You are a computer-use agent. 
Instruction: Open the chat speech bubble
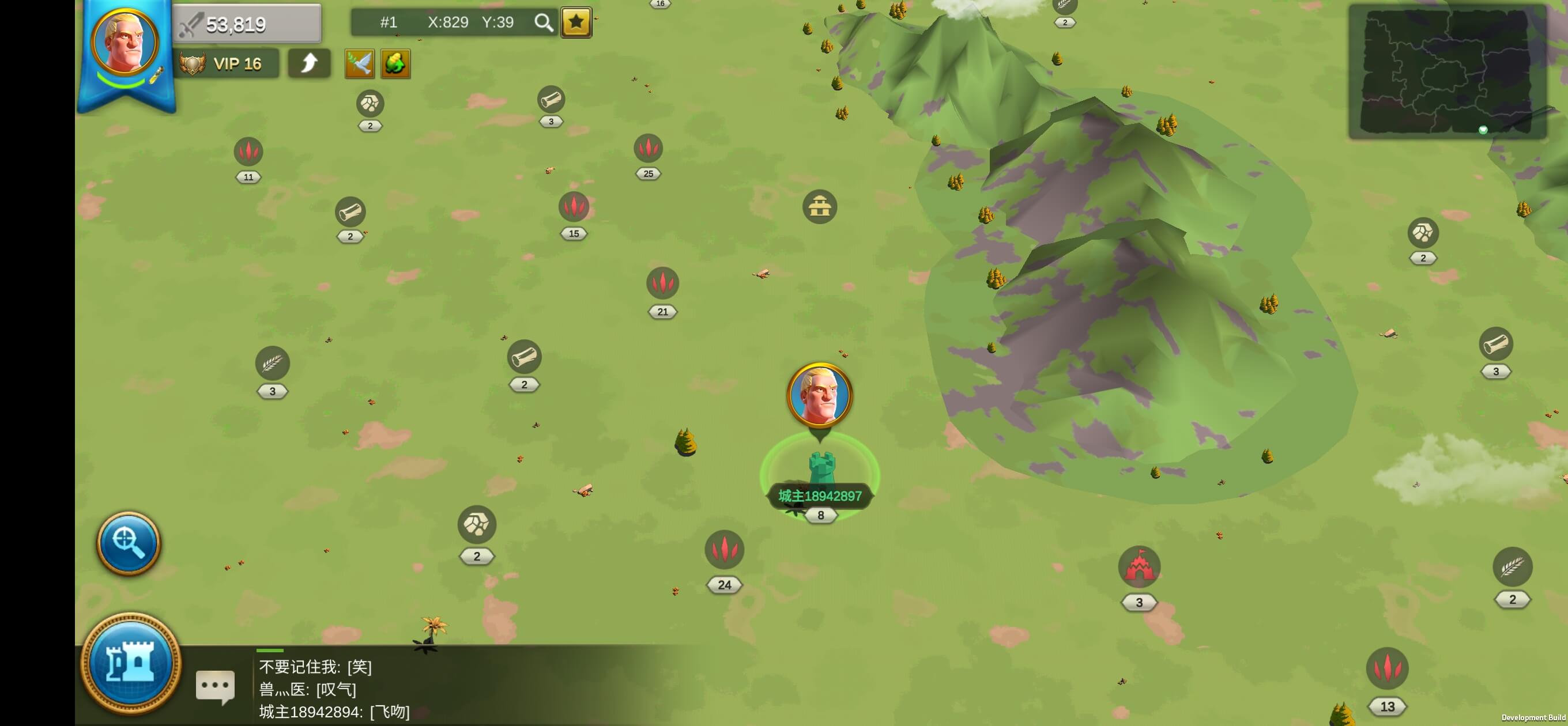215,686
